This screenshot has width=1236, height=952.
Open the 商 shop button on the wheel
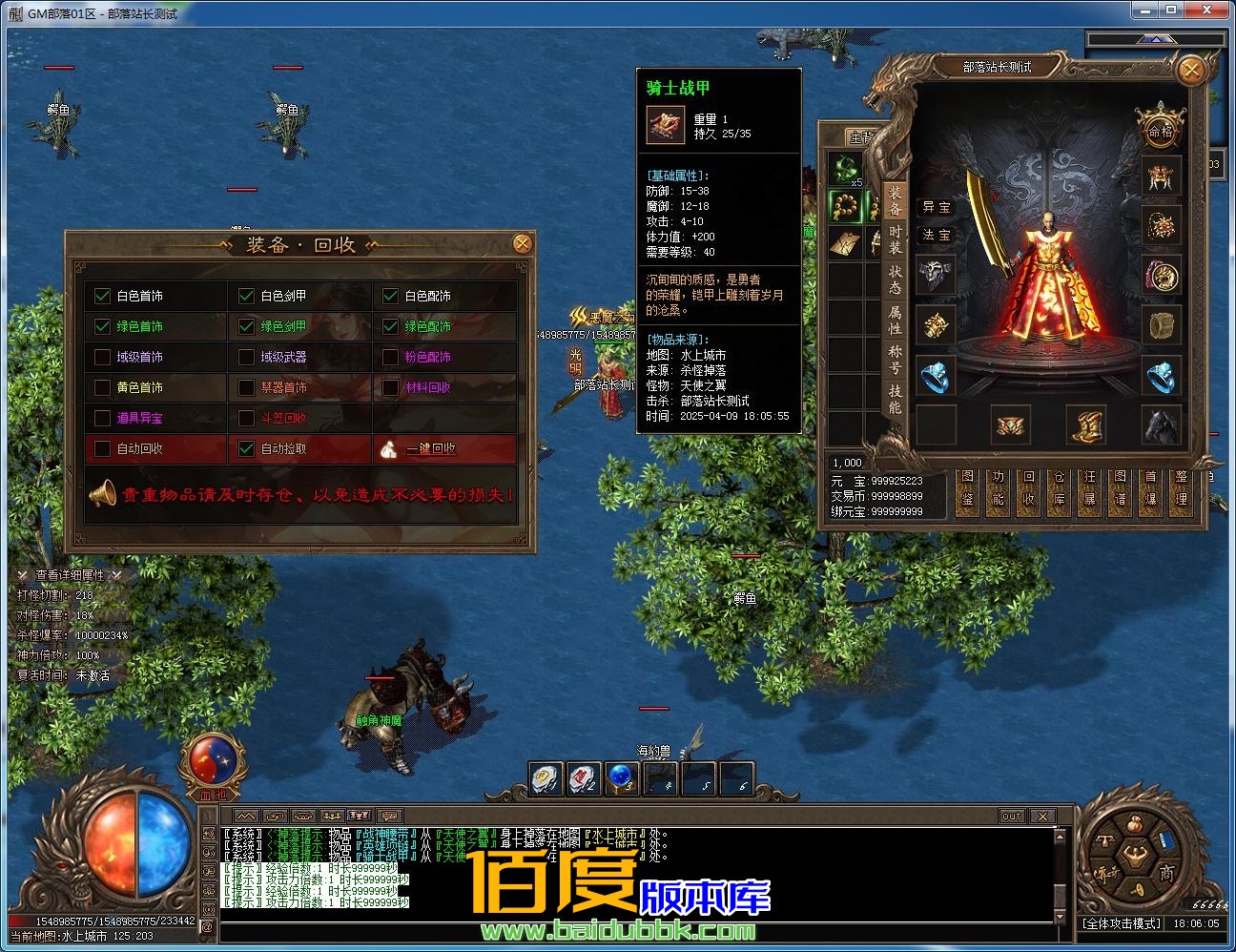click(x=1166, y=873)
